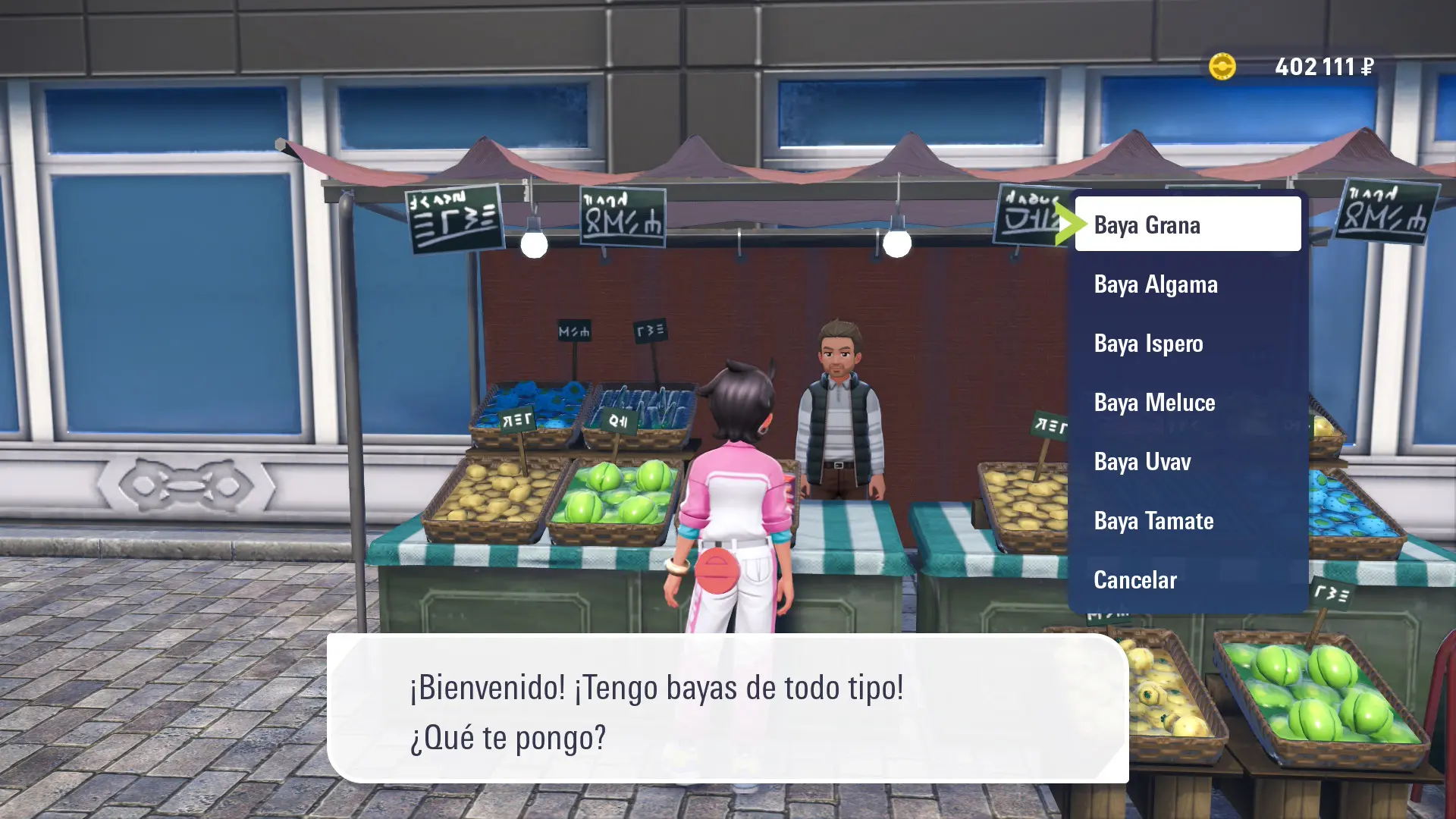
Task: Buy the Baya Tamate option
Action: 1187,521
